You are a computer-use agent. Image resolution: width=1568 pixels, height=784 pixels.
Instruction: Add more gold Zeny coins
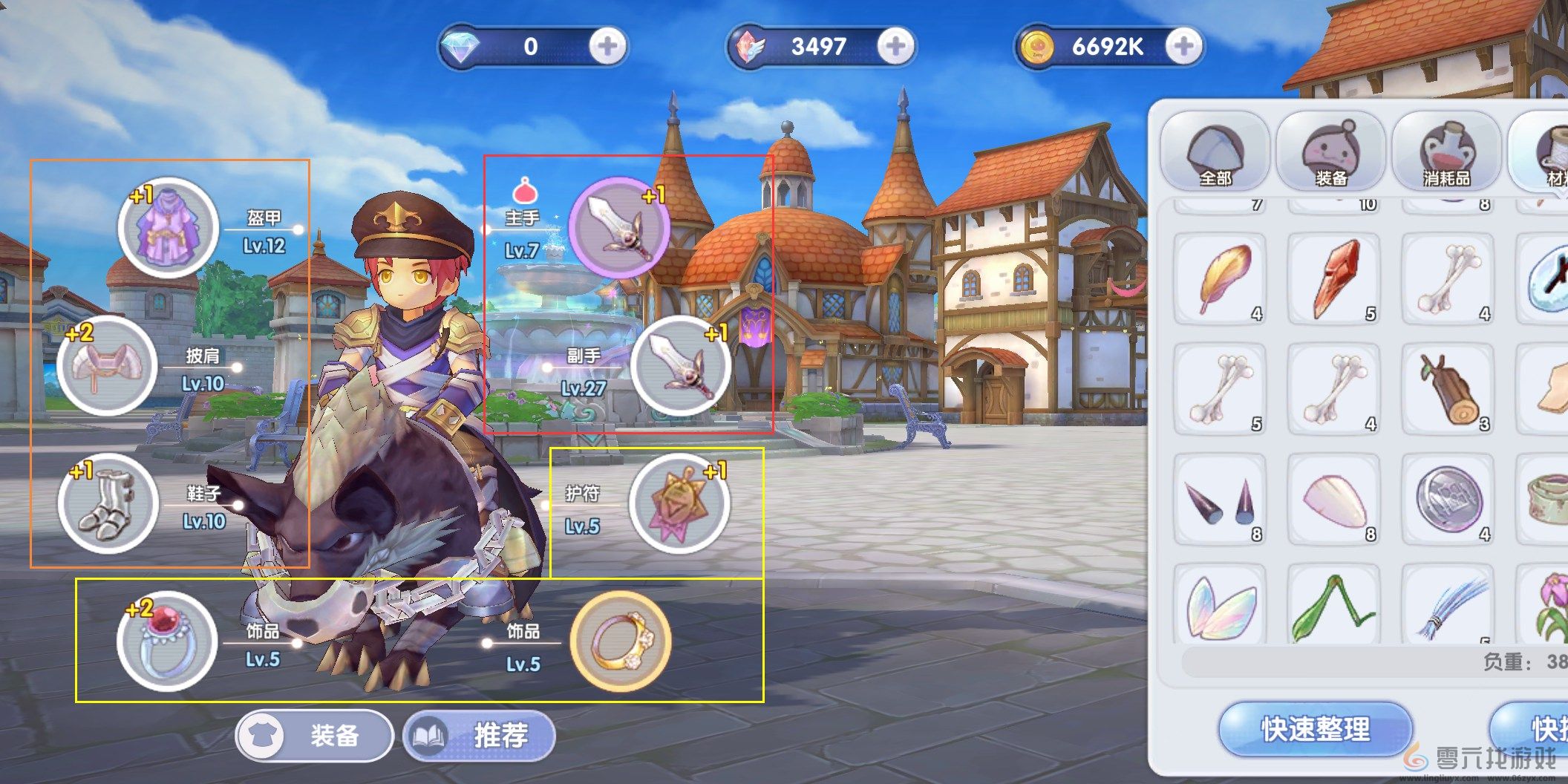tap(1183, 47)
